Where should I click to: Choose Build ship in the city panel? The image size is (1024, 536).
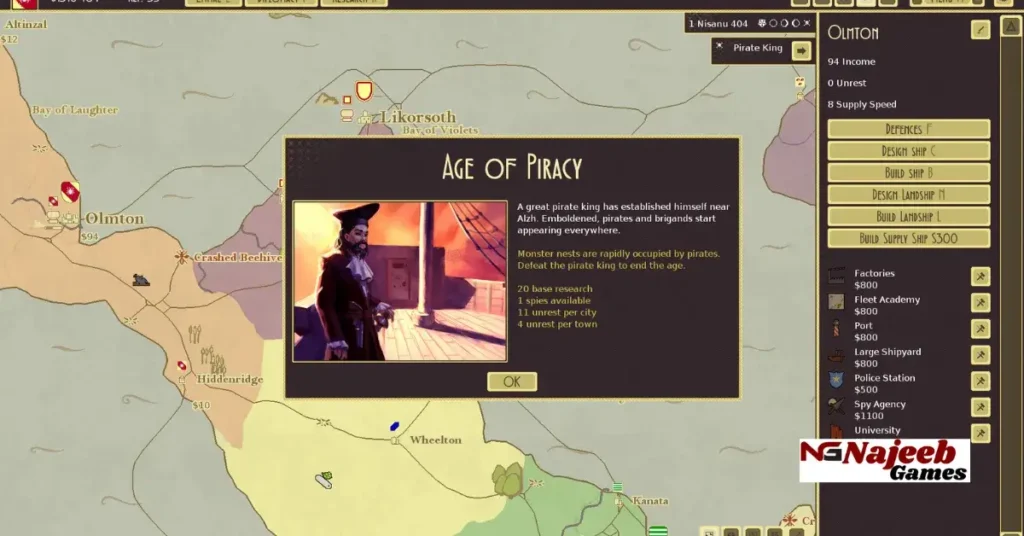click(x=908, y=173)
